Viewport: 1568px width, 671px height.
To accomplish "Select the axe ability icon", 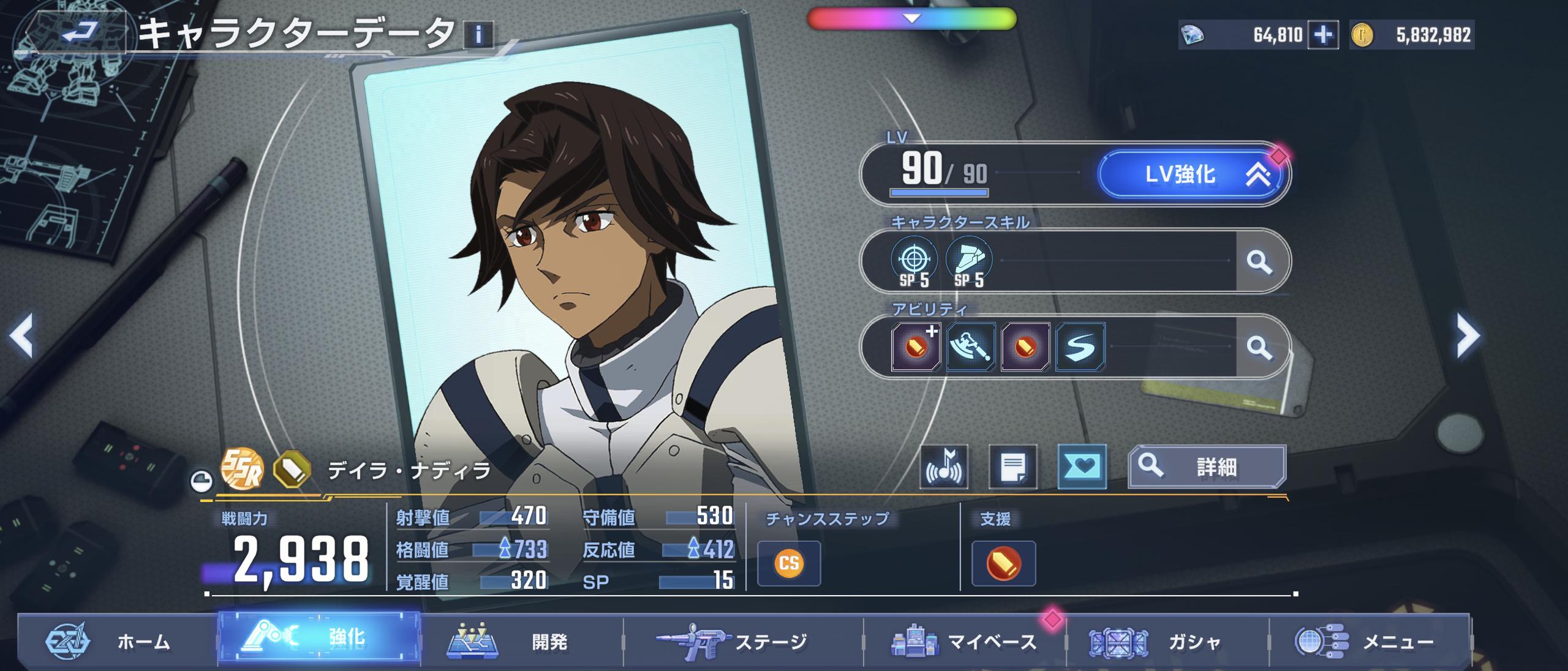I will [x=970, y=347].
